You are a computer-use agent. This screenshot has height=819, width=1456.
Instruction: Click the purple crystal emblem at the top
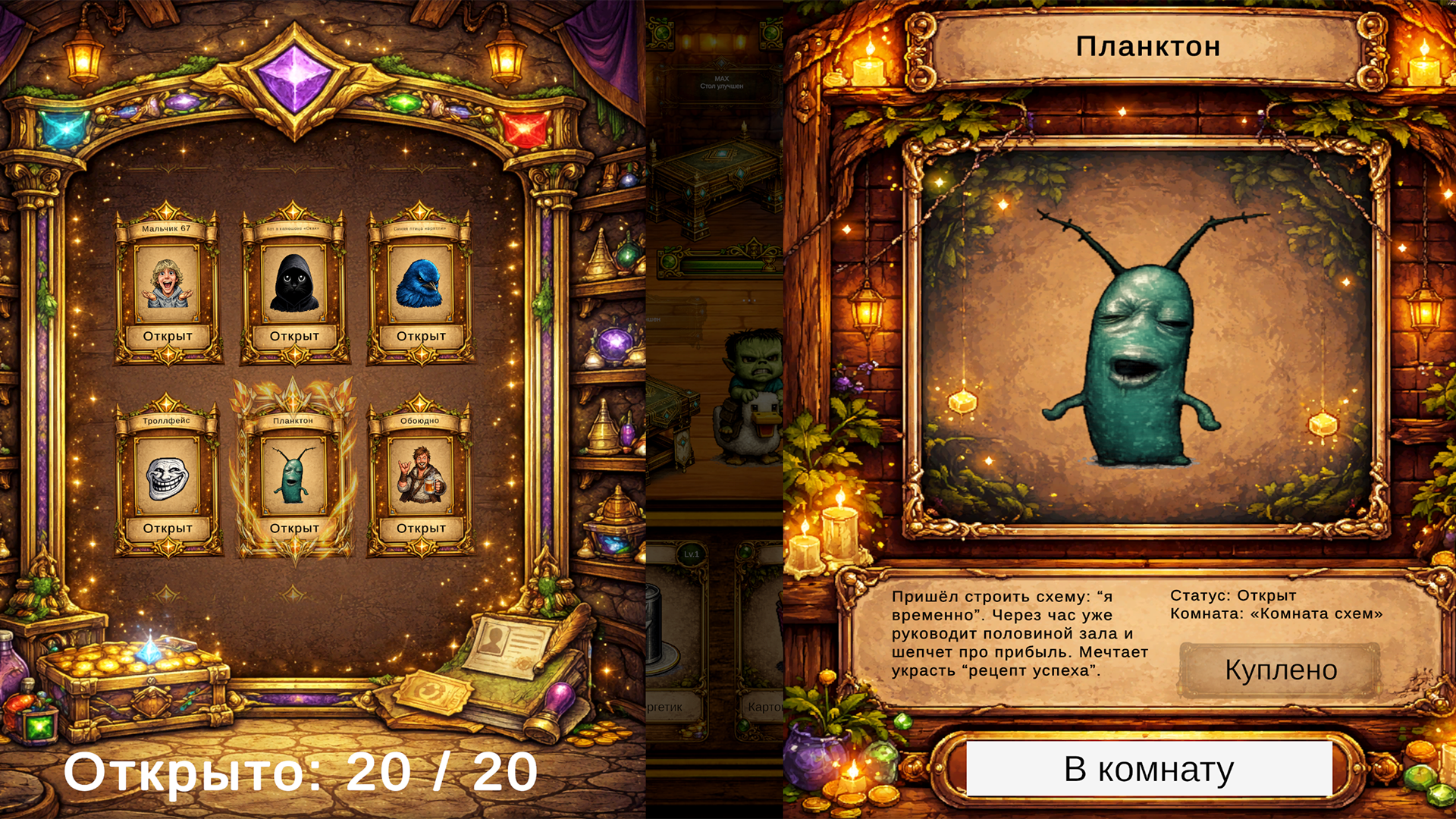click(x=294, y=76)
